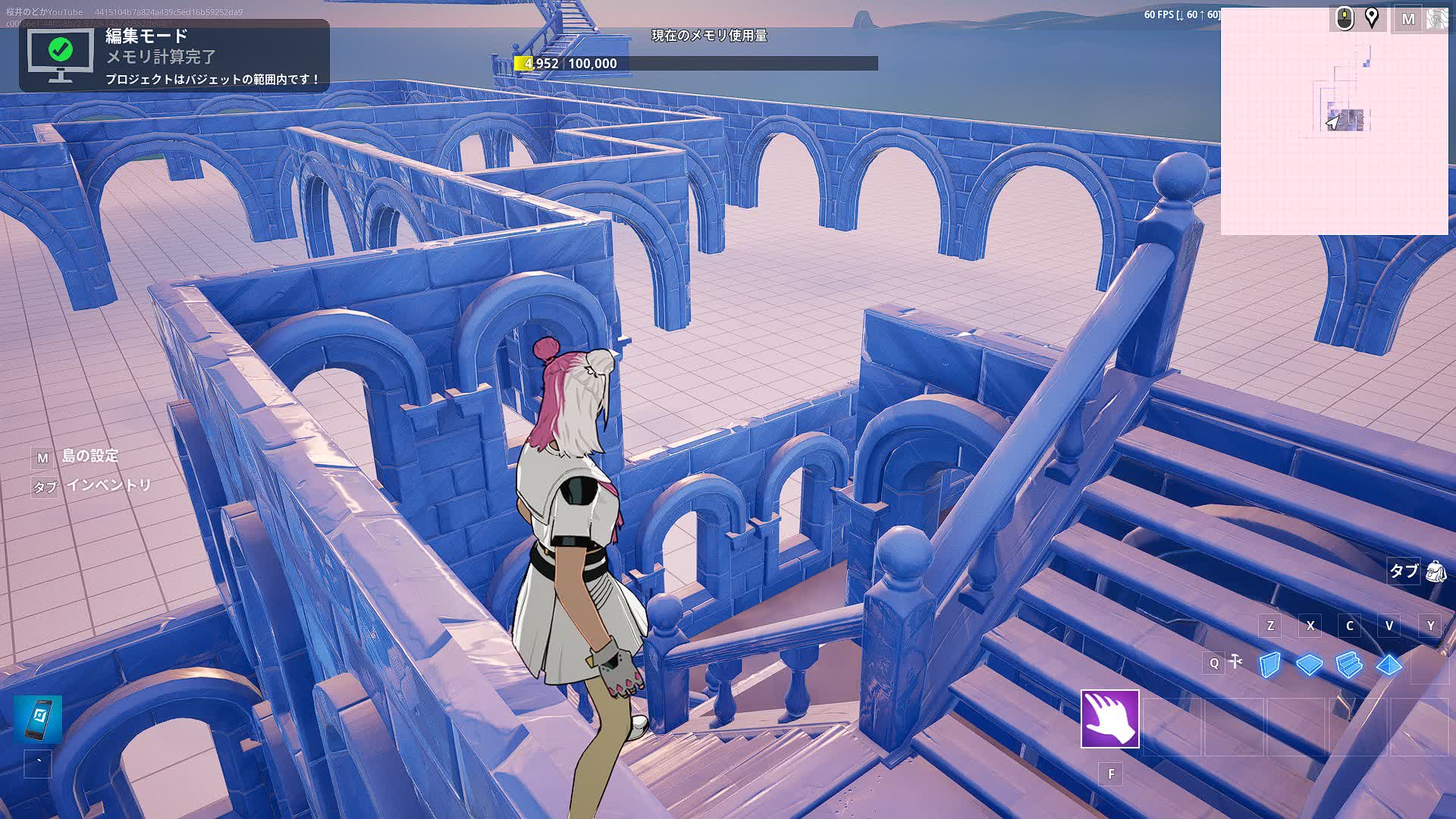
Task: Click the map pin marker icon
Action: point(1372,17)
